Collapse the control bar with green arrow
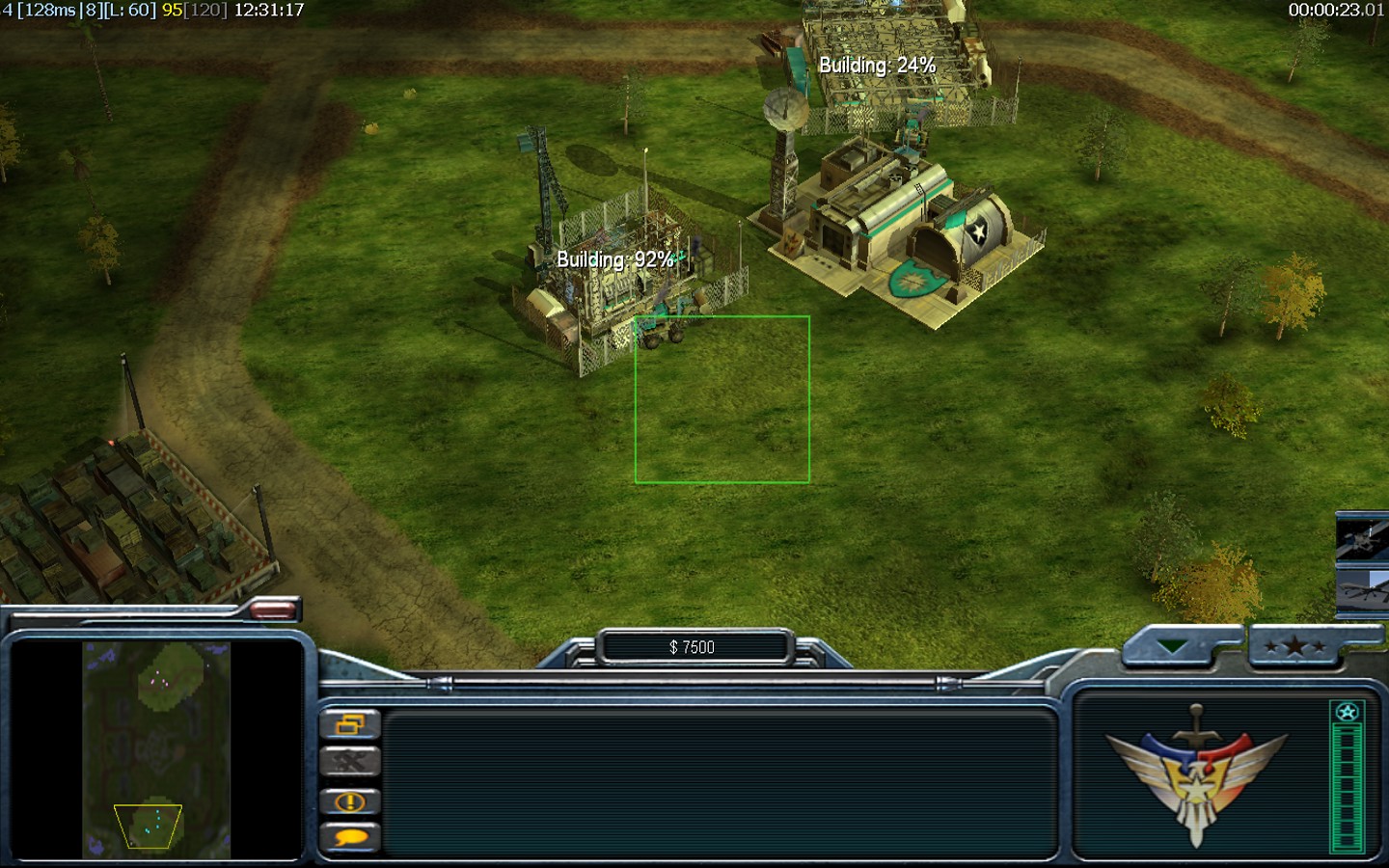This screenshot has height=868, width=1389. tap(1173, 646)
